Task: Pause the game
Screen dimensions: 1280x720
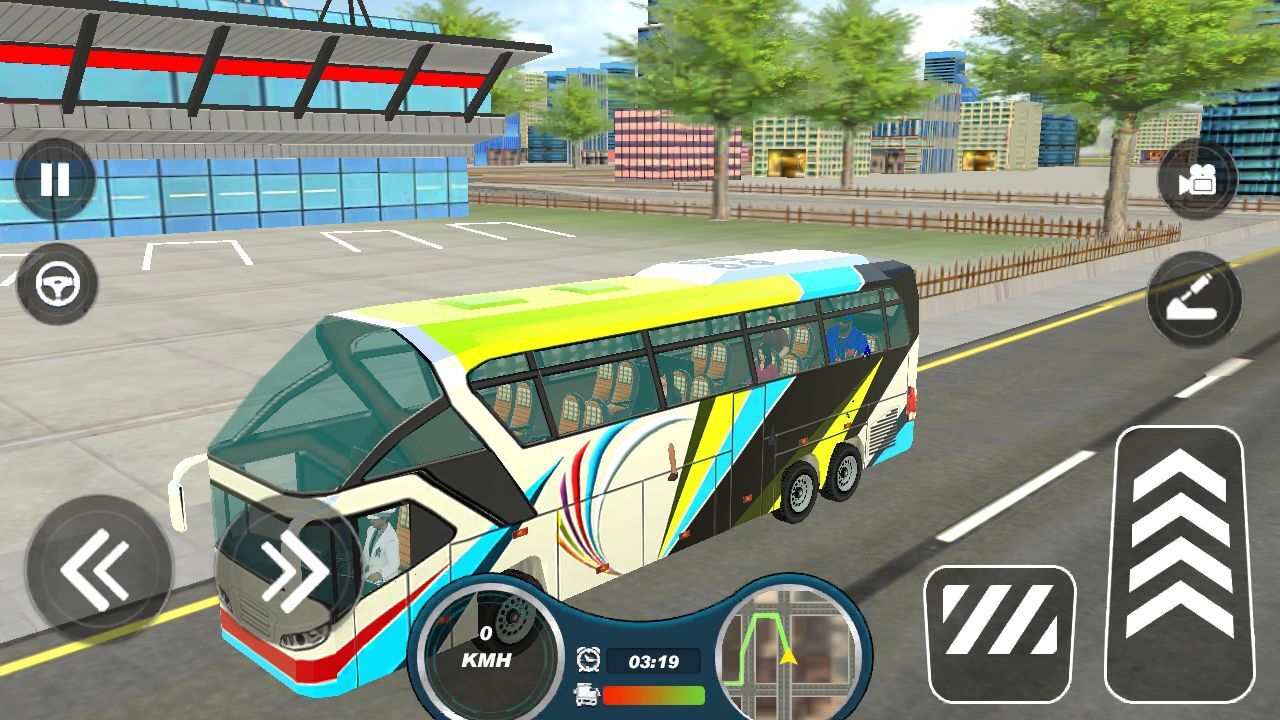Action: point(55,180)
